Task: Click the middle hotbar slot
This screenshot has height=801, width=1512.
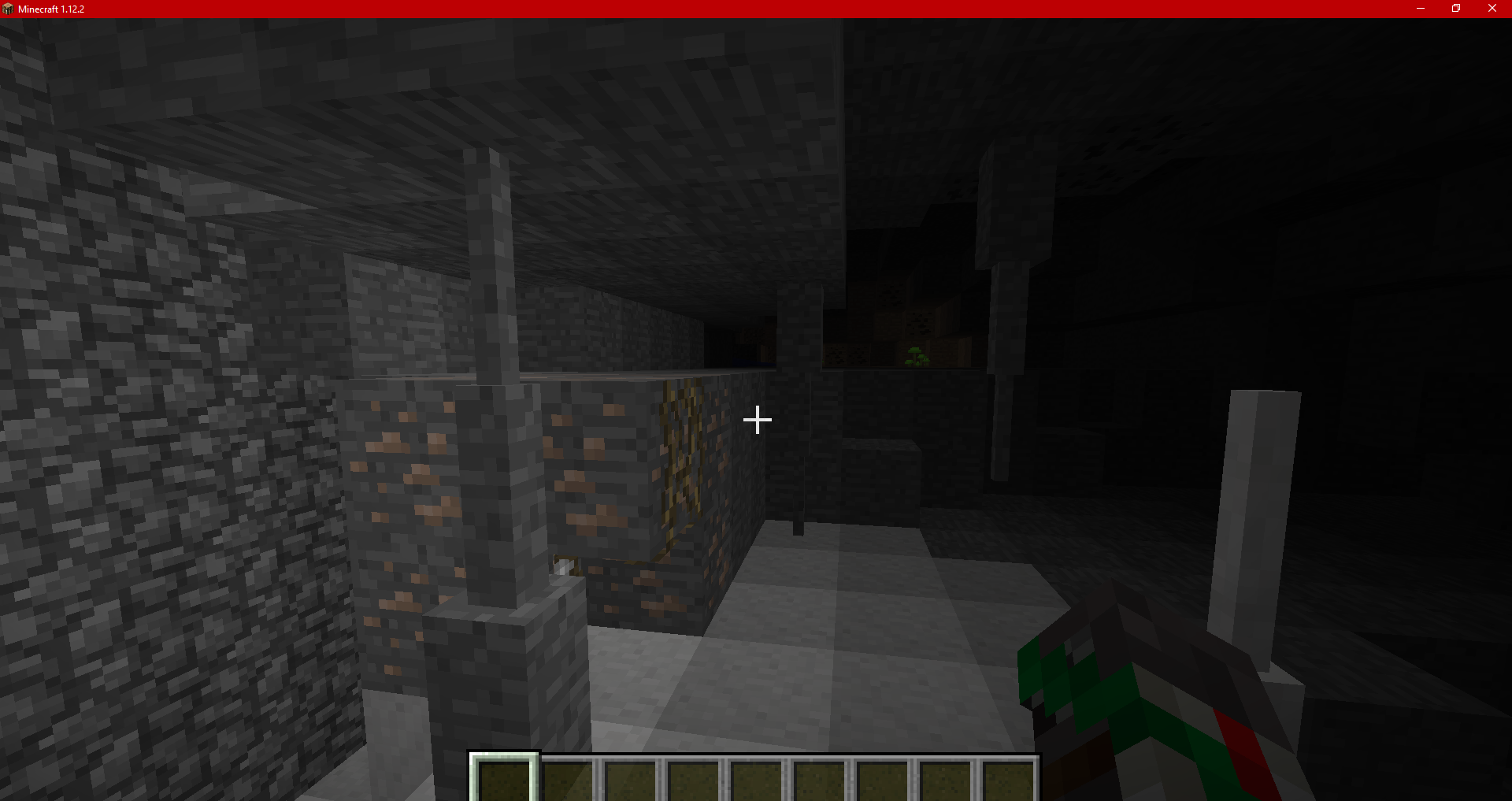Action: pyautogui.click(x=756, y=780)
